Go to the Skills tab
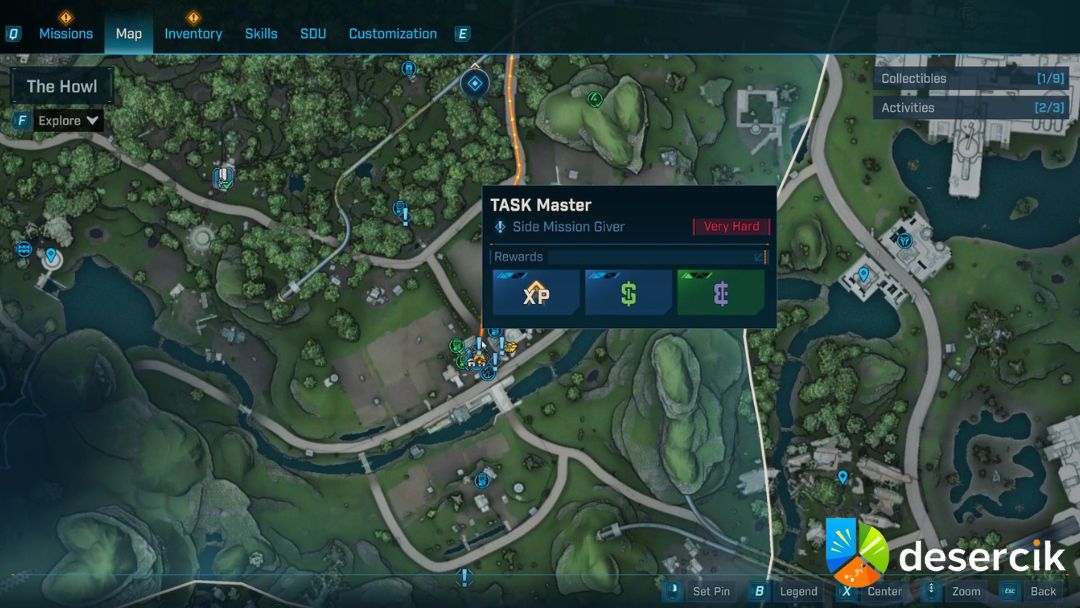 261,33
